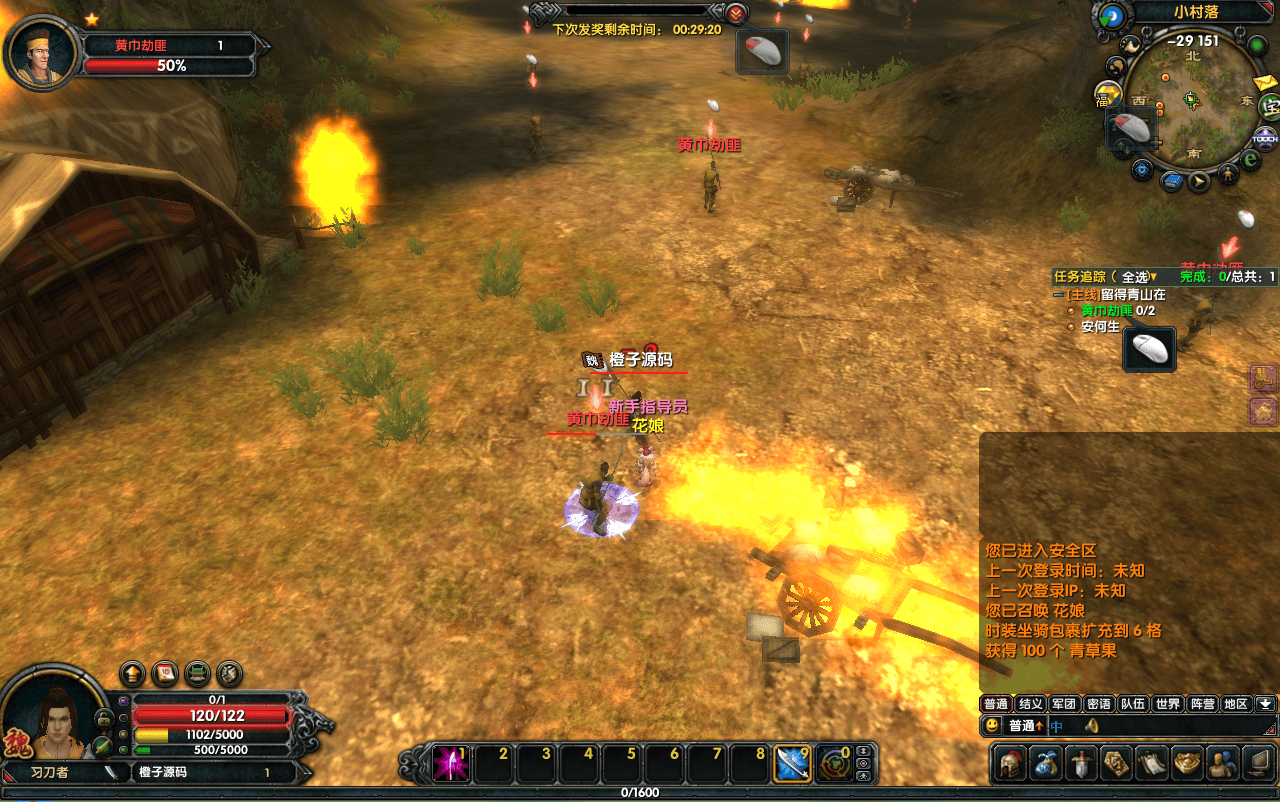The width and height of the screenshot is (1280, 802).
Task: Open the emoji smiley picker in chat
Action: click(x=991, y=726)
